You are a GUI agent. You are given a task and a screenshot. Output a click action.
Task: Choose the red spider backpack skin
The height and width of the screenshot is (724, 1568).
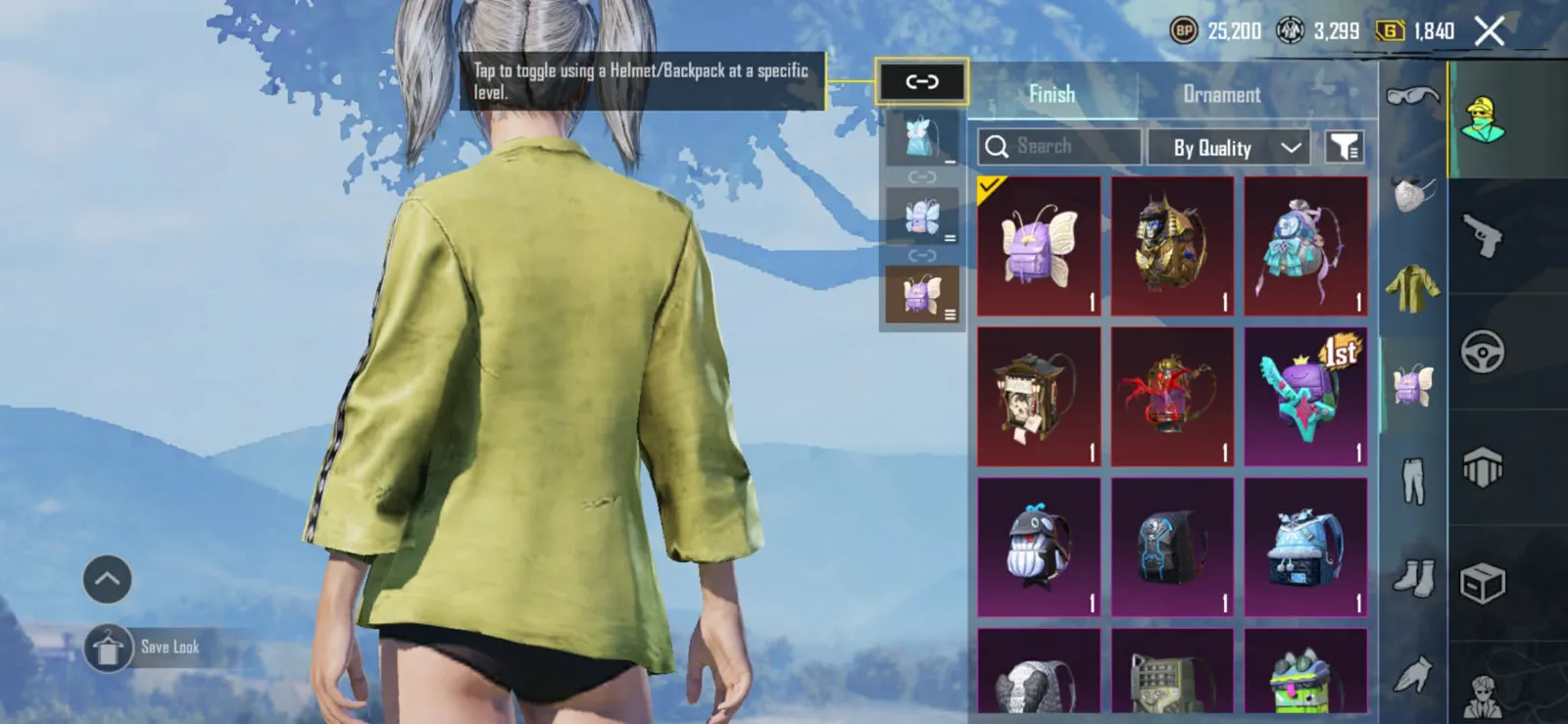(x=1172, y=397)
